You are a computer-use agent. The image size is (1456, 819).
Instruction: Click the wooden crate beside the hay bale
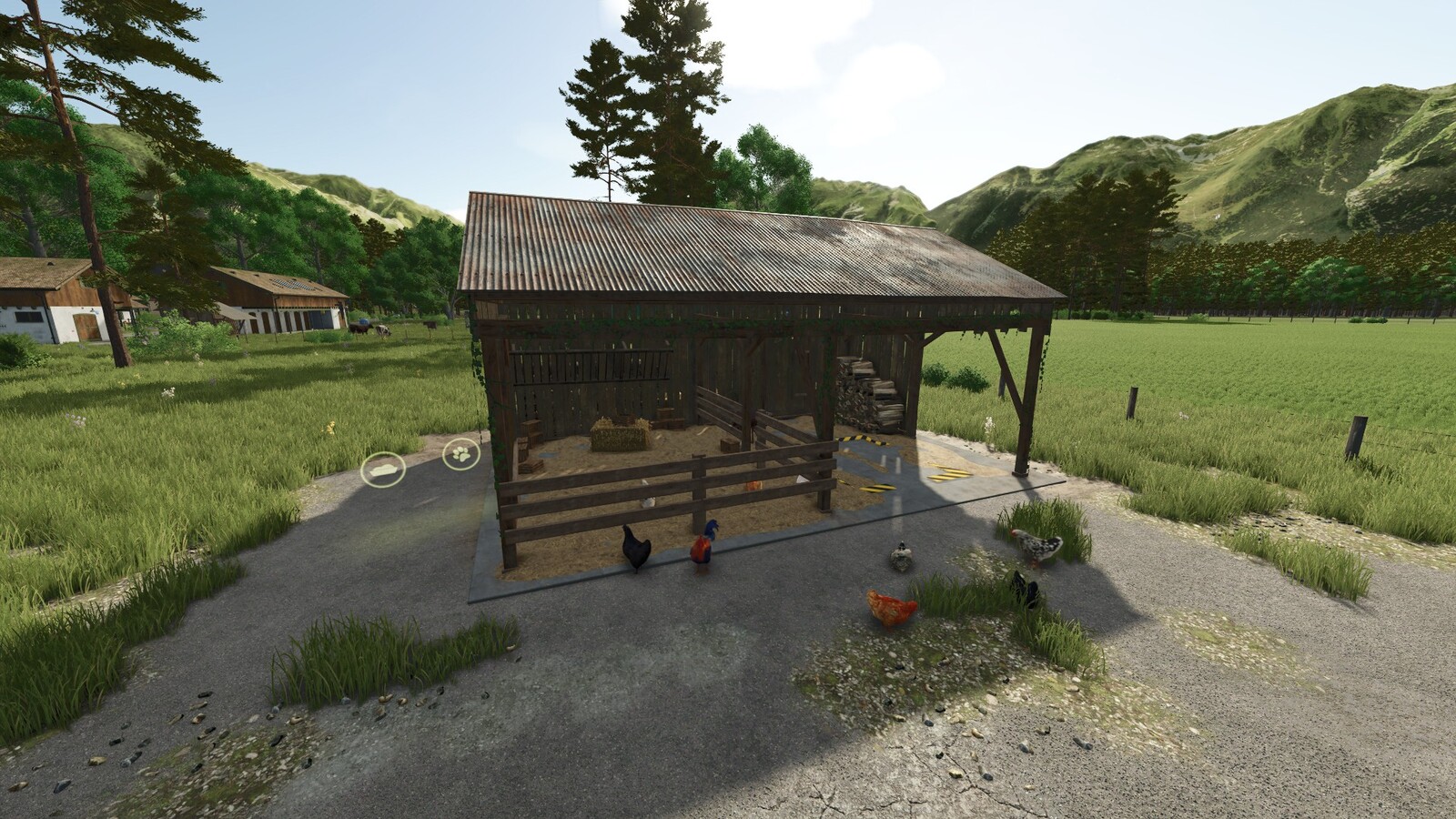click(669, 420)
